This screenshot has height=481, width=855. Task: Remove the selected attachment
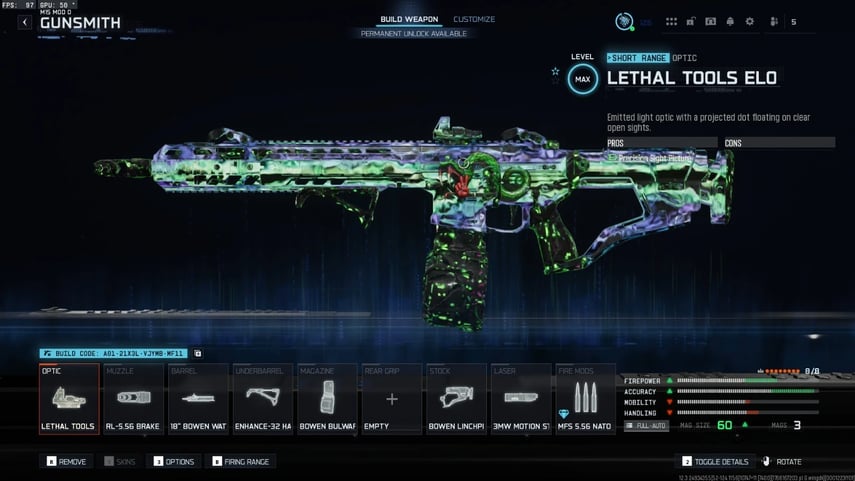tap(66, 462)
